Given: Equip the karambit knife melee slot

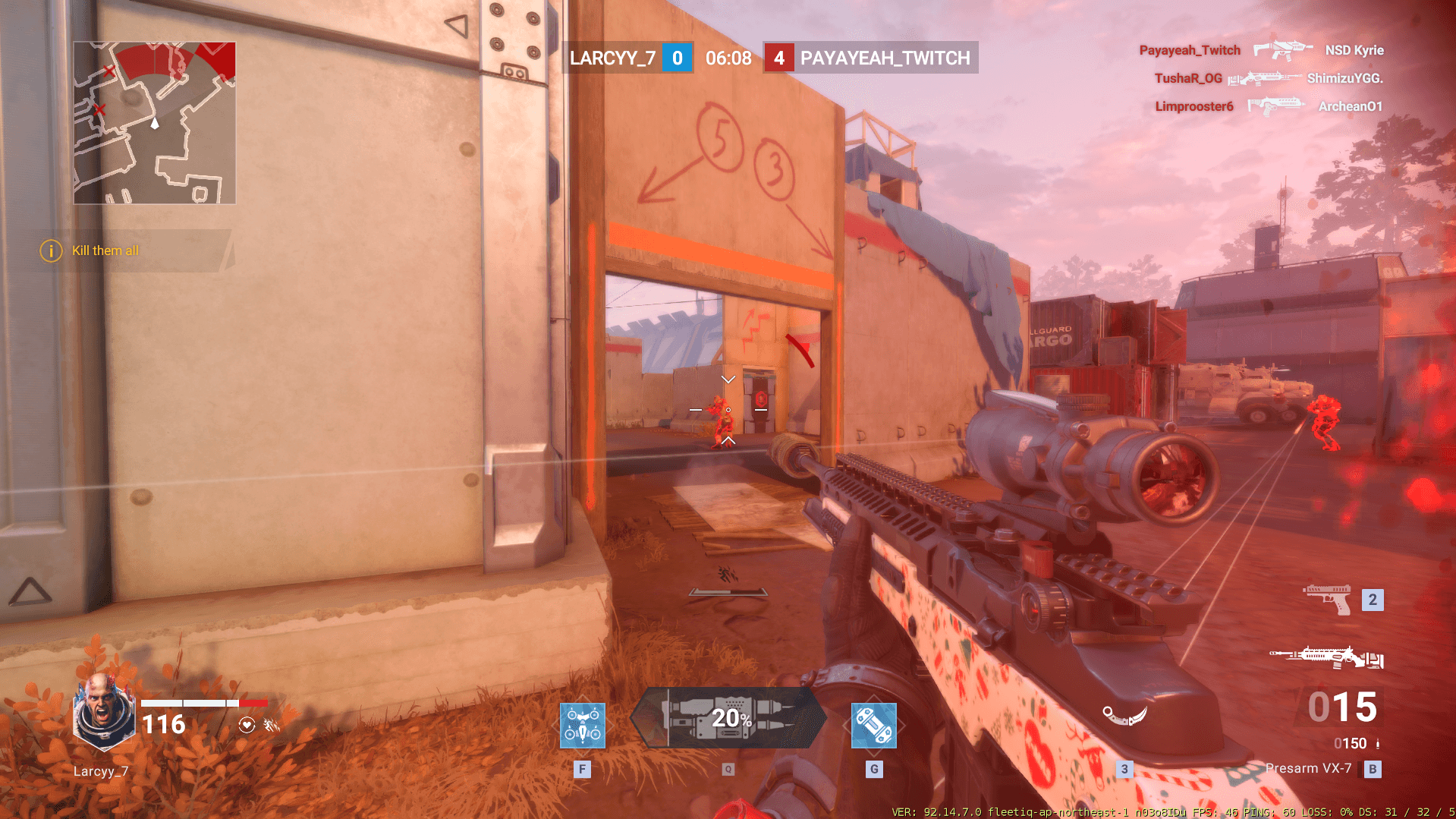Looking at the screenshot, I should (x=1124, y=715).
